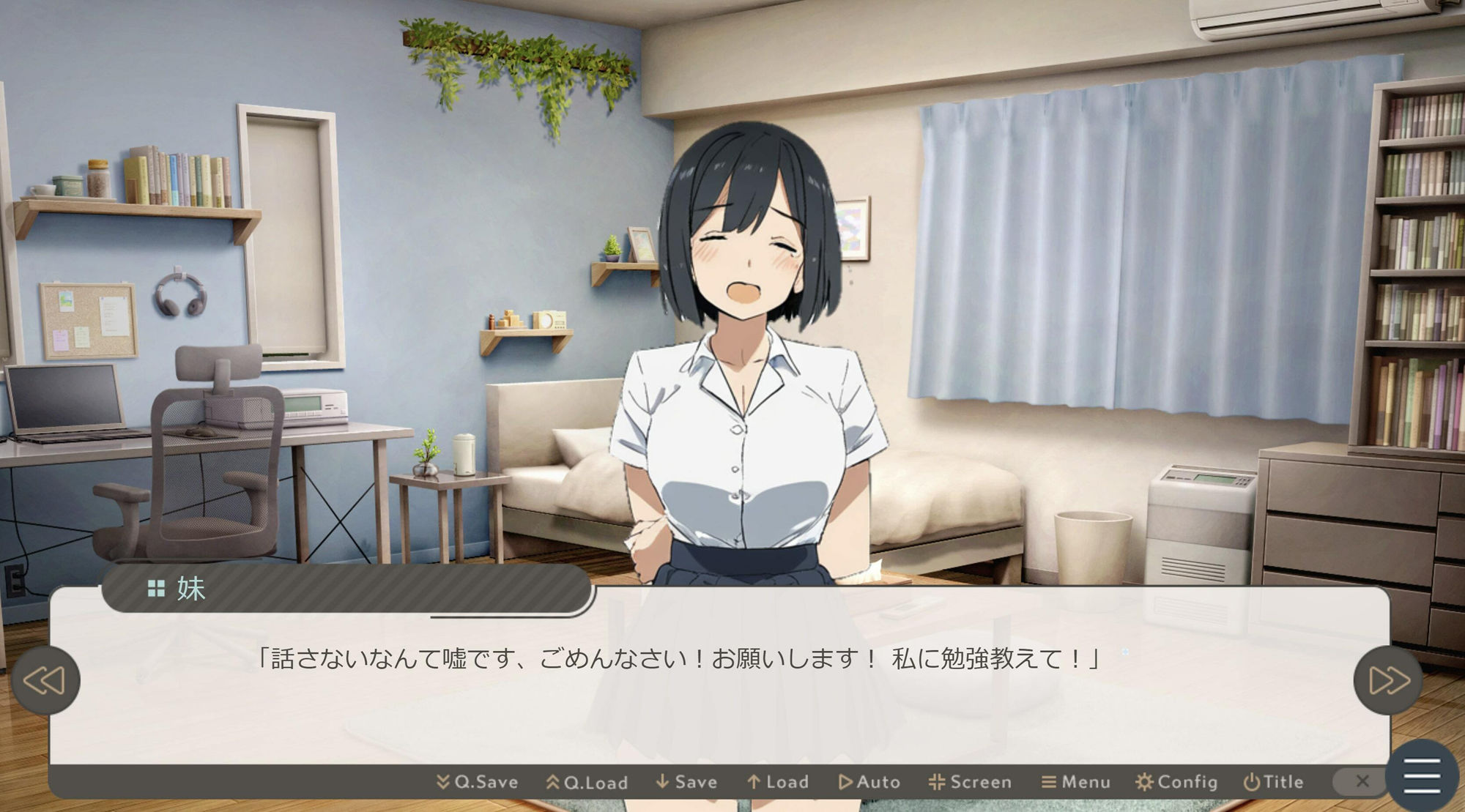Select the Auto play triangle icon
The width and height of the screenshot is (1465, 812).
point(844,781)
